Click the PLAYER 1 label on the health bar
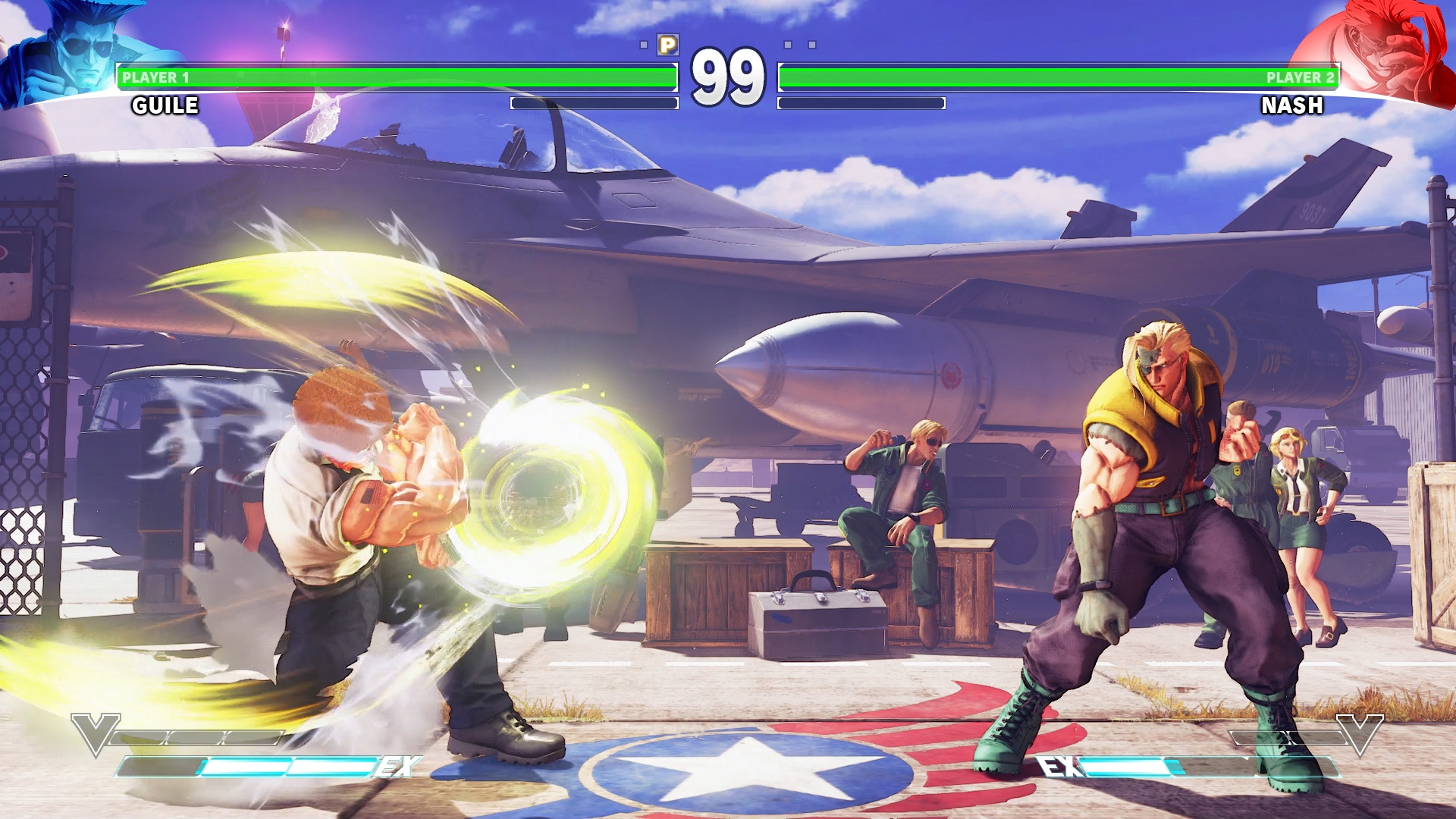 tap(155, 76)
